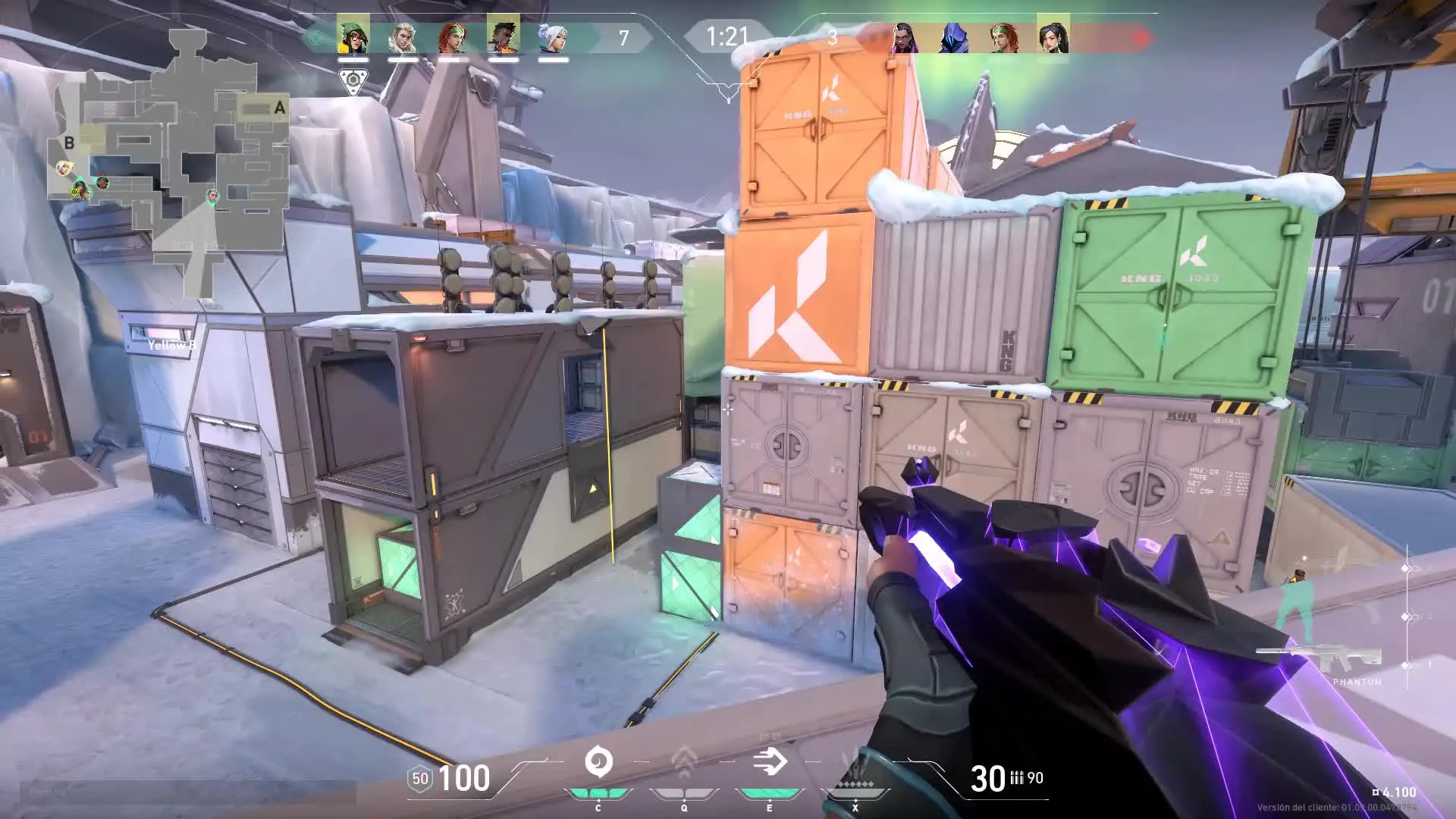Select the B site marker on minimap
Image resolution: width=1456 pixels, height=819 pixels.
[x=69, y=142]
